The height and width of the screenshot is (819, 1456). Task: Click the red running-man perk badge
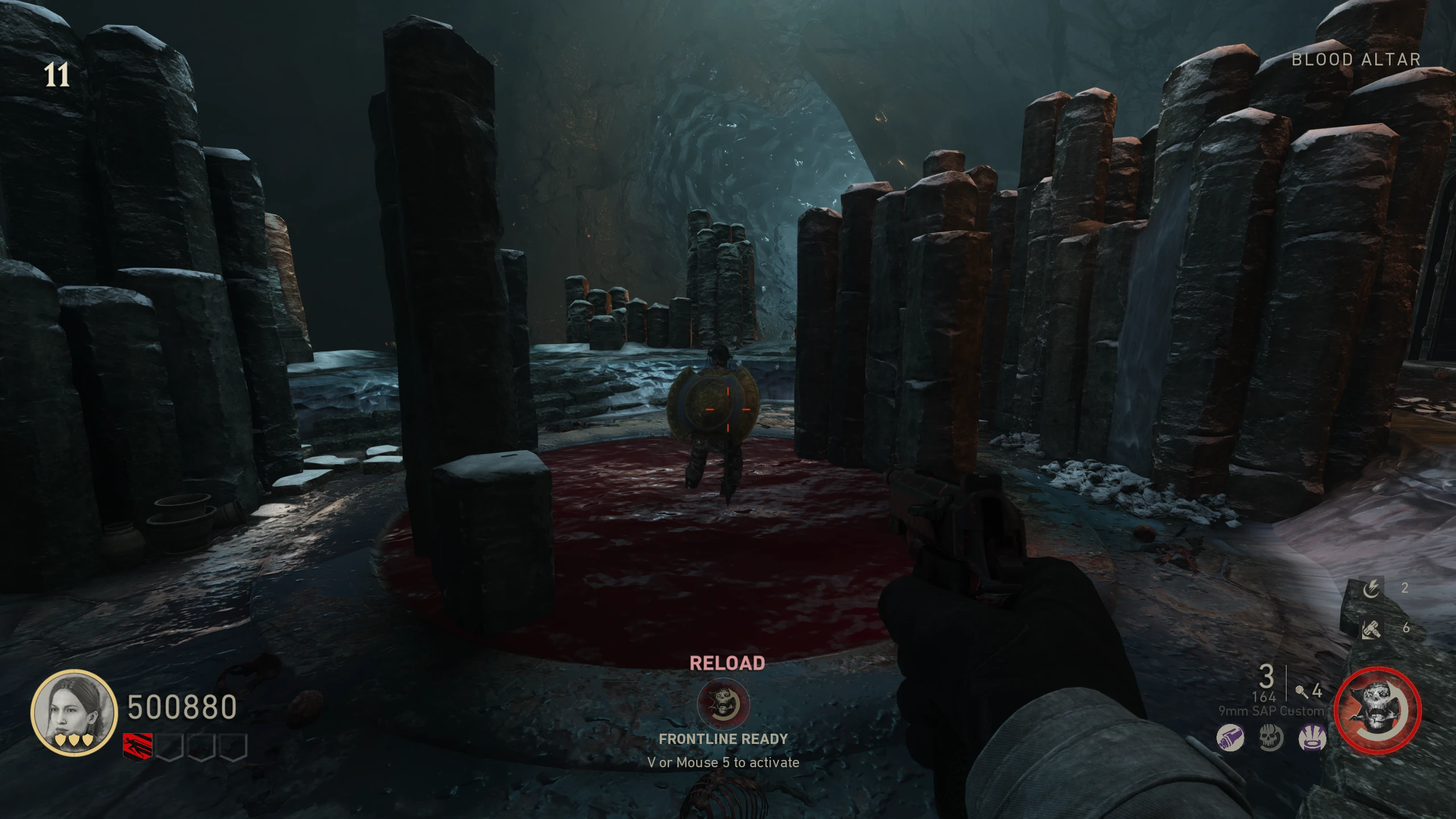138,746
